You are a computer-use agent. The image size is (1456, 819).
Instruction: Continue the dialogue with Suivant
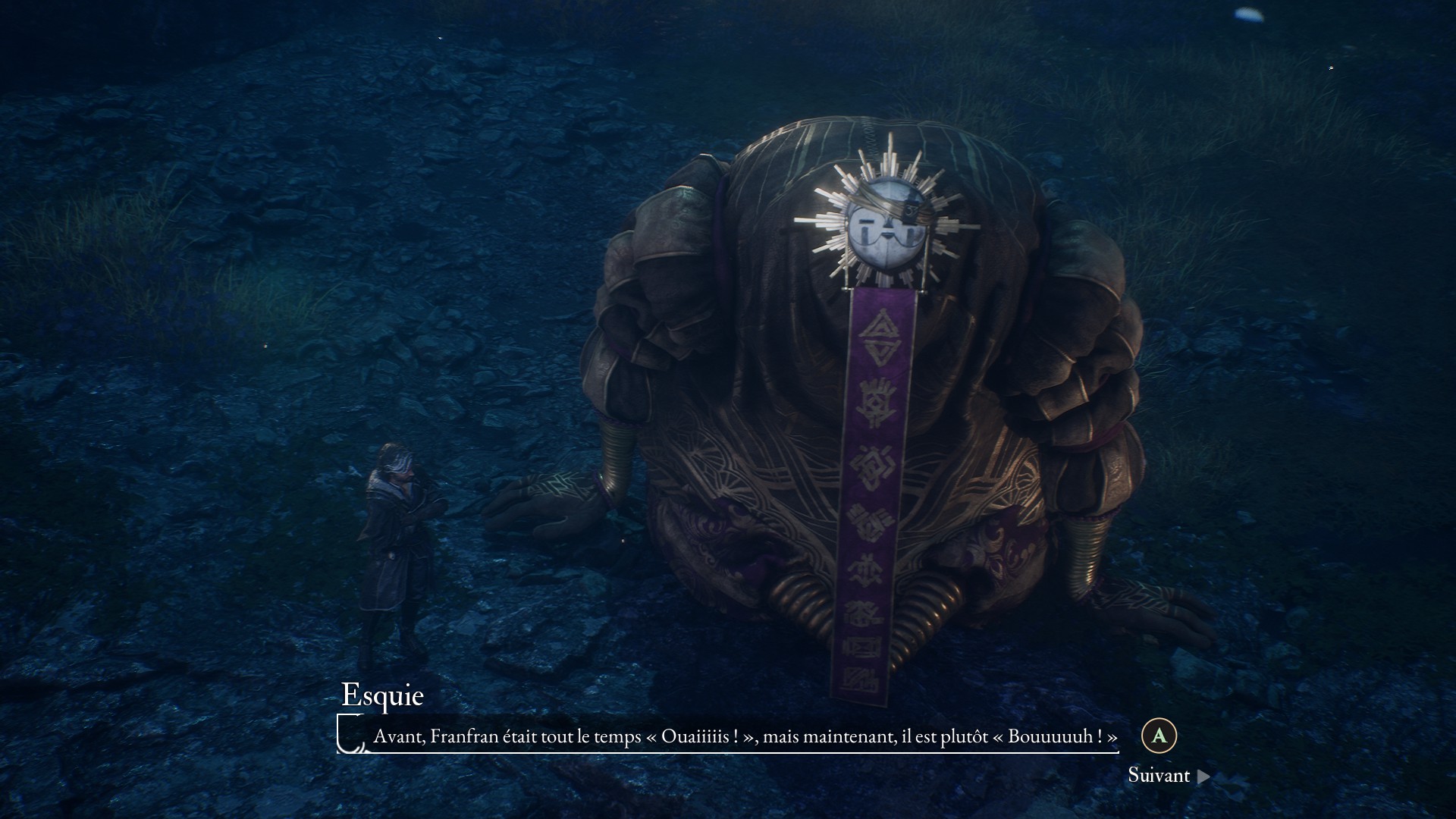1167,775
